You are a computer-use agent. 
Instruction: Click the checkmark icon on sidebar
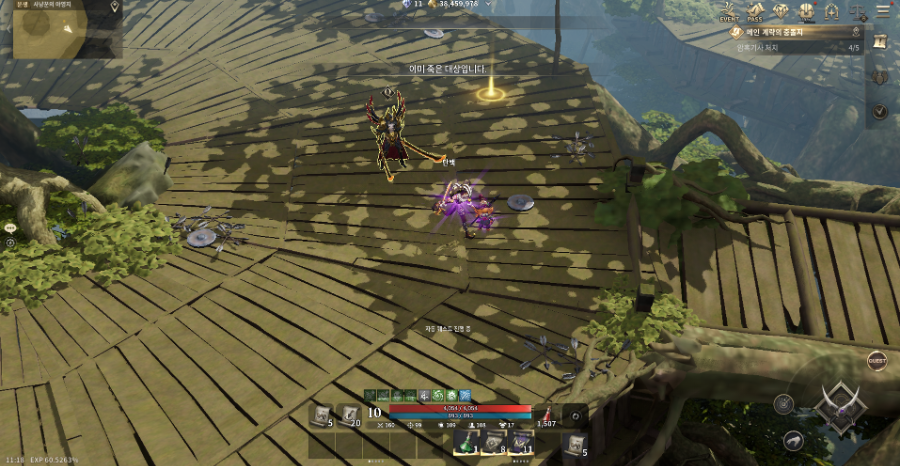[x=880, y=111]
